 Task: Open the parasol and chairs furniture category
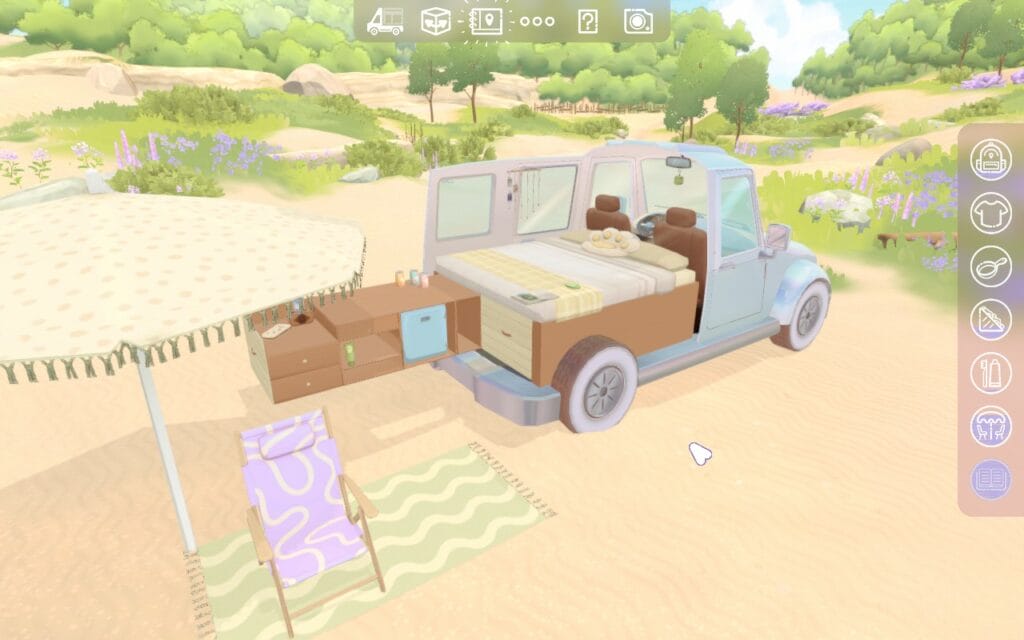tap(991, 427)
